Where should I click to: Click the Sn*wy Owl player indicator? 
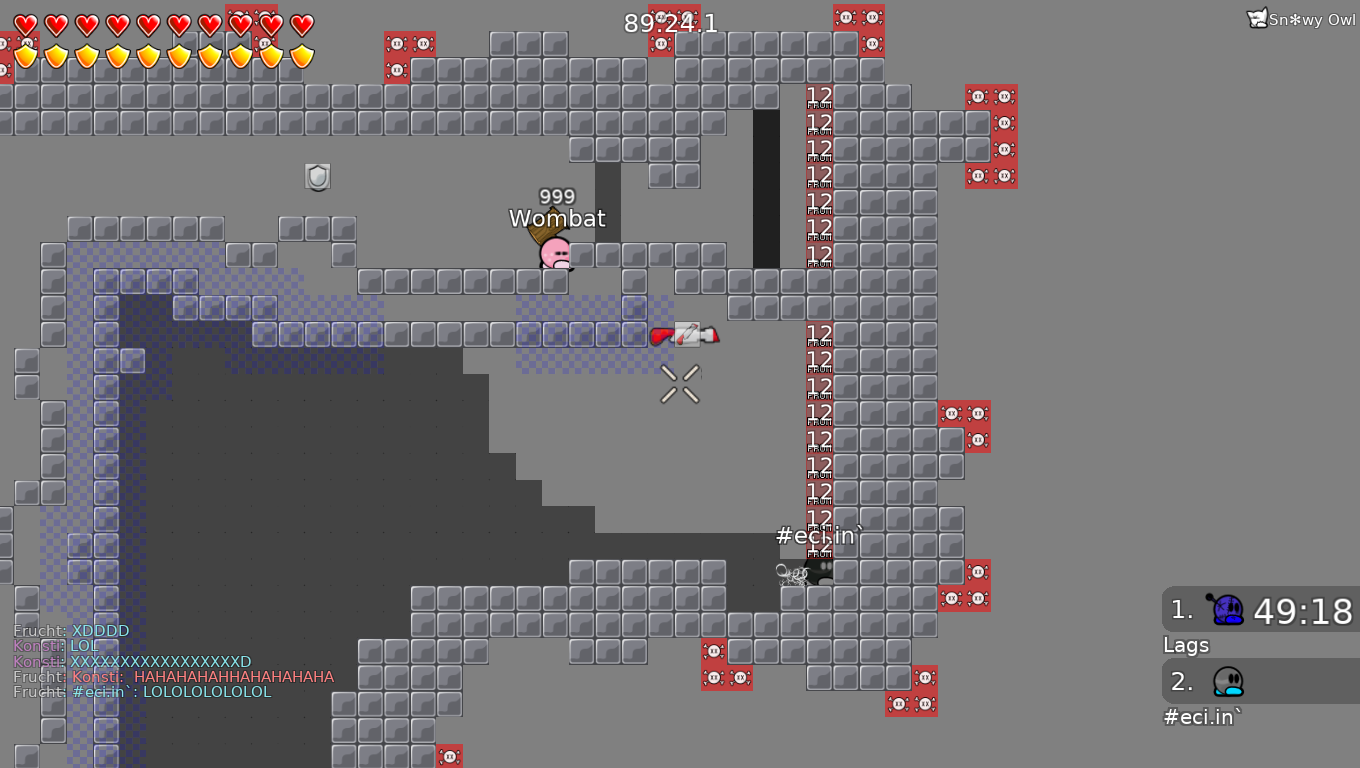click(1301, 19)
